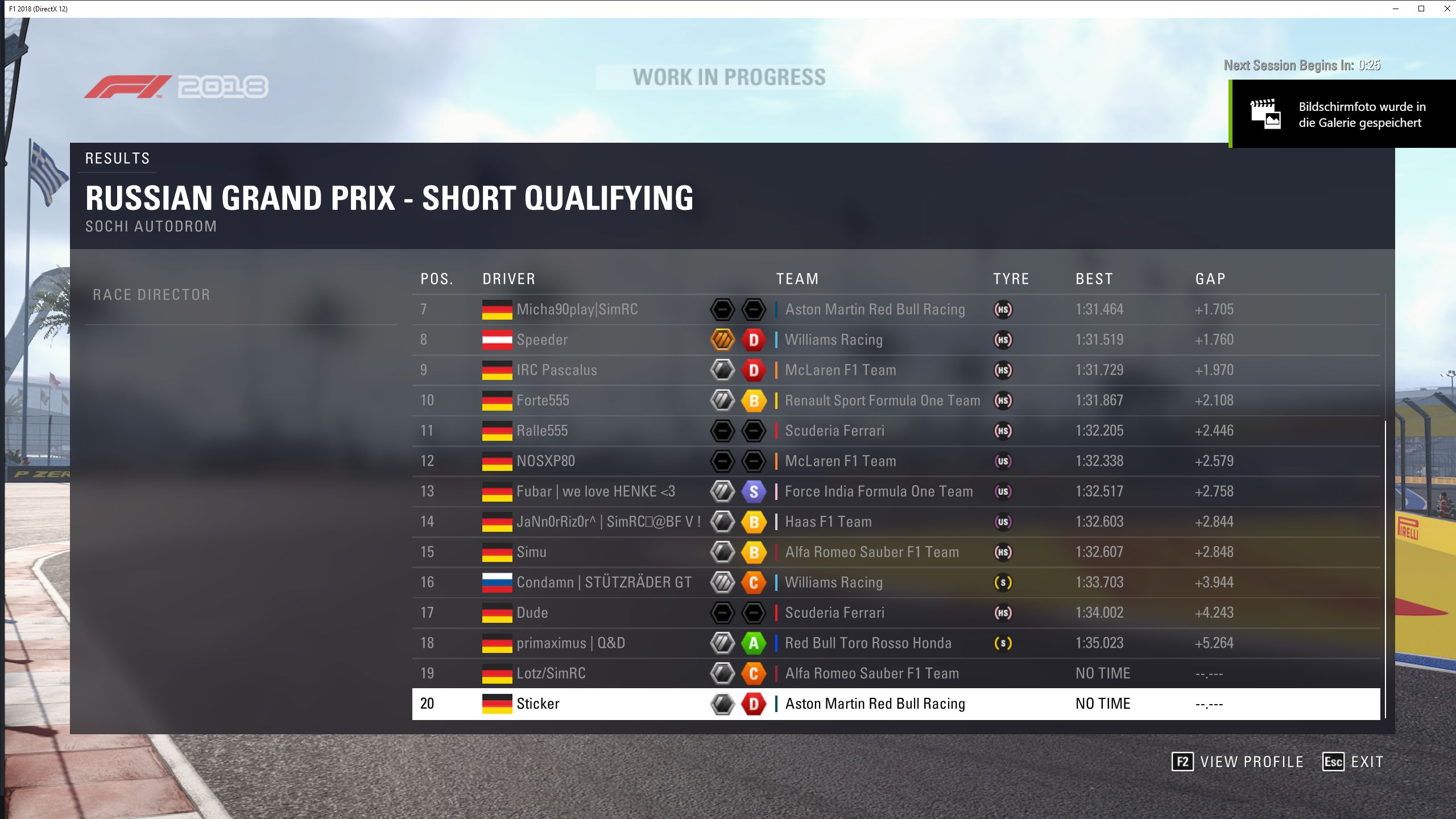Screen dimensions: 1456x819
Task: Minimize the F1 2018 window
Action: coord(1396,9)
